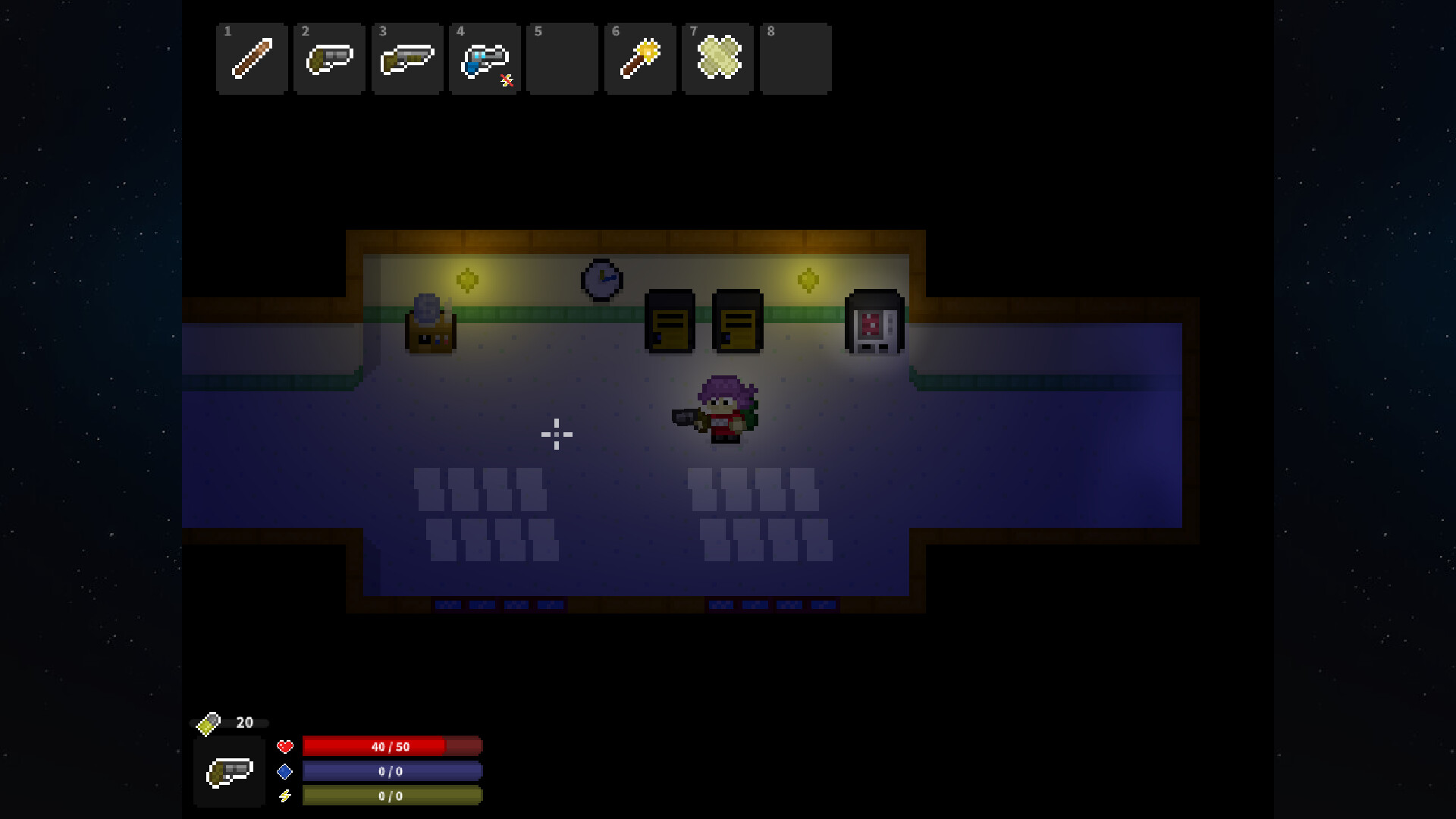Click the blue diamond mana icon
This screenshot has width=1456, height=819.
tap(285, 771)
